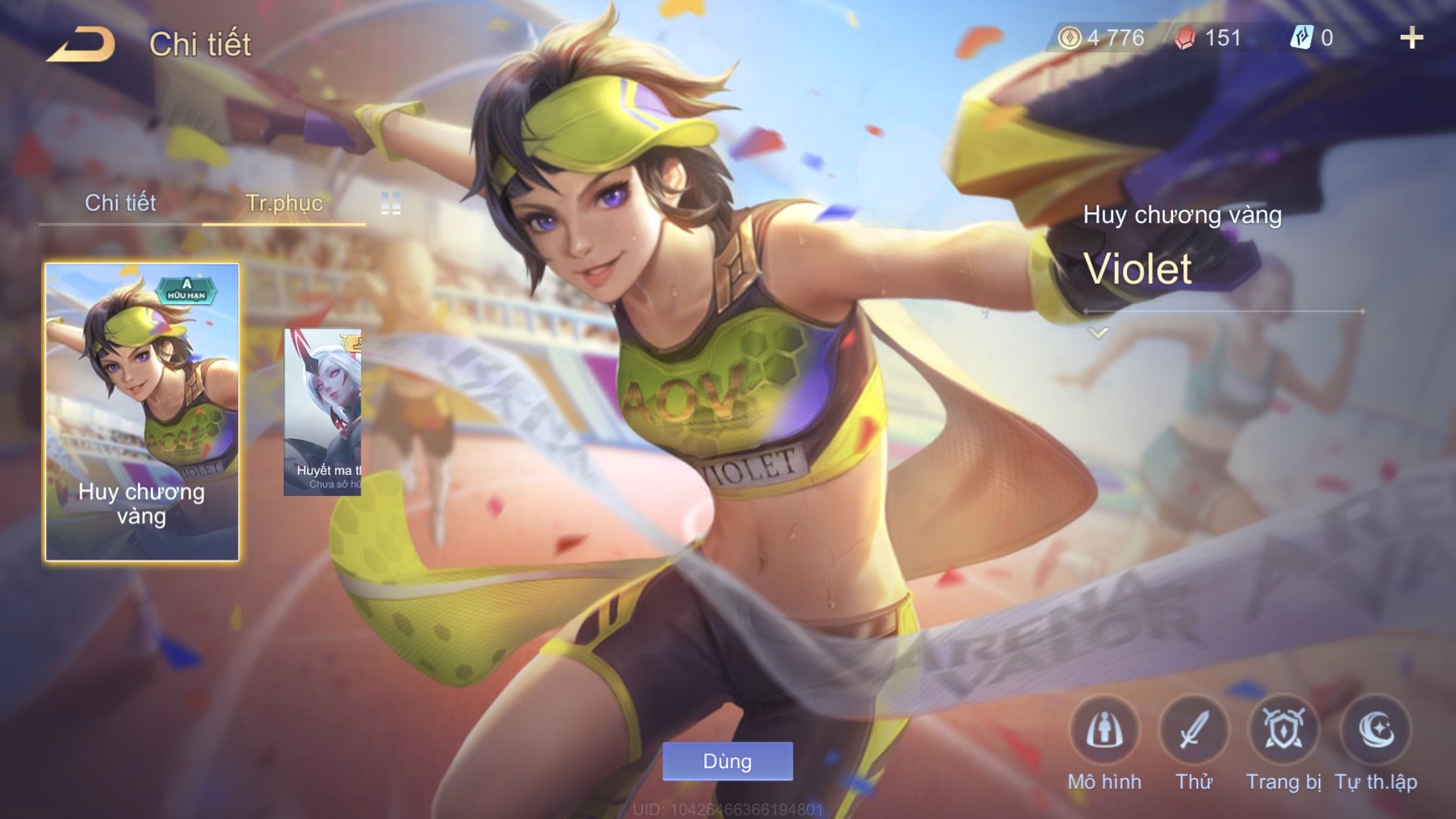Select the Huy chương vàng skin card

142,412
